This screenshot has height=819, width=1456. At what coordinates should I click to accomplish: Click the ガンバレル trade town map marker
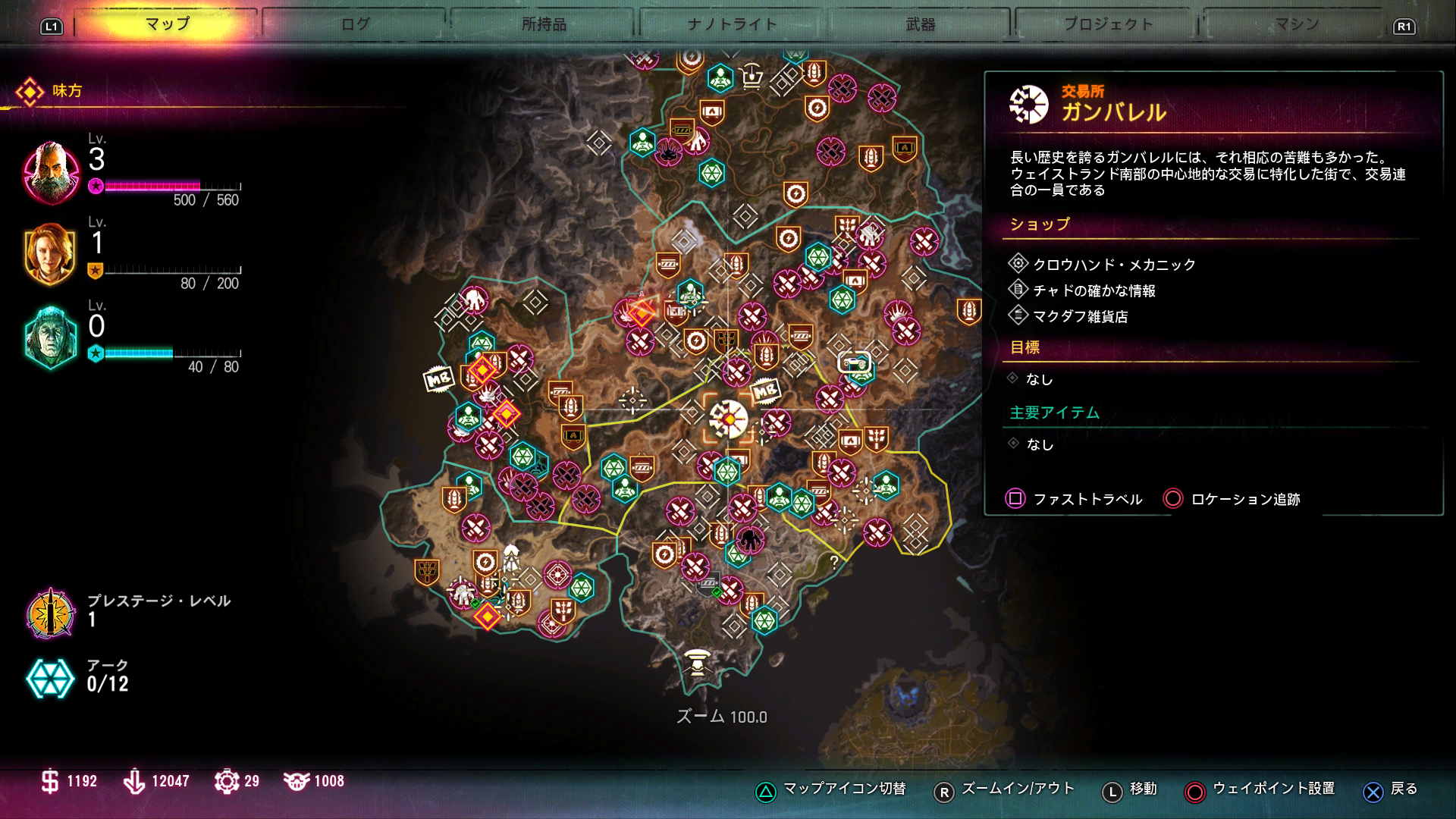point(729,419)
